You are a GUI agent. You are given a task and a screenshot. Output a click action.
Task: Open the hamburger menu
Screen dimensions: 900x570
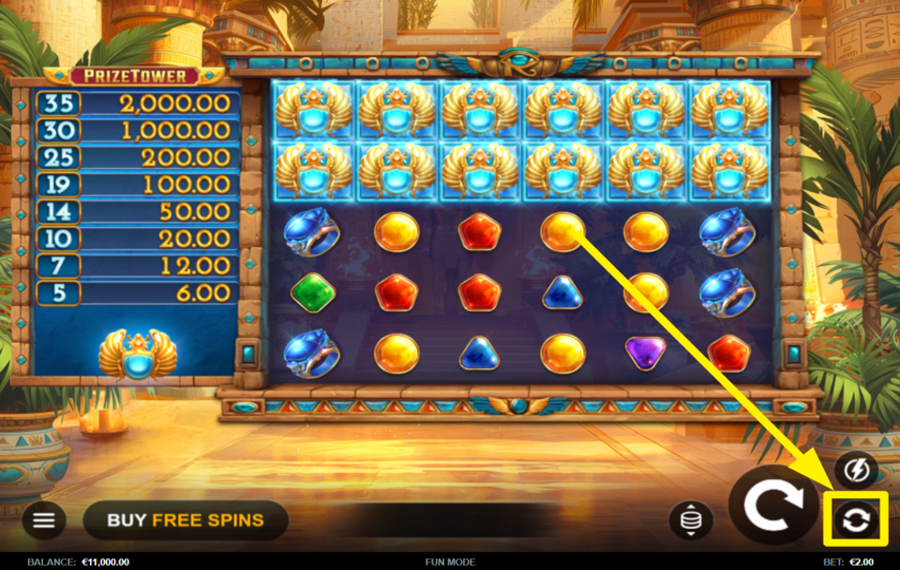tap(44, 519)
